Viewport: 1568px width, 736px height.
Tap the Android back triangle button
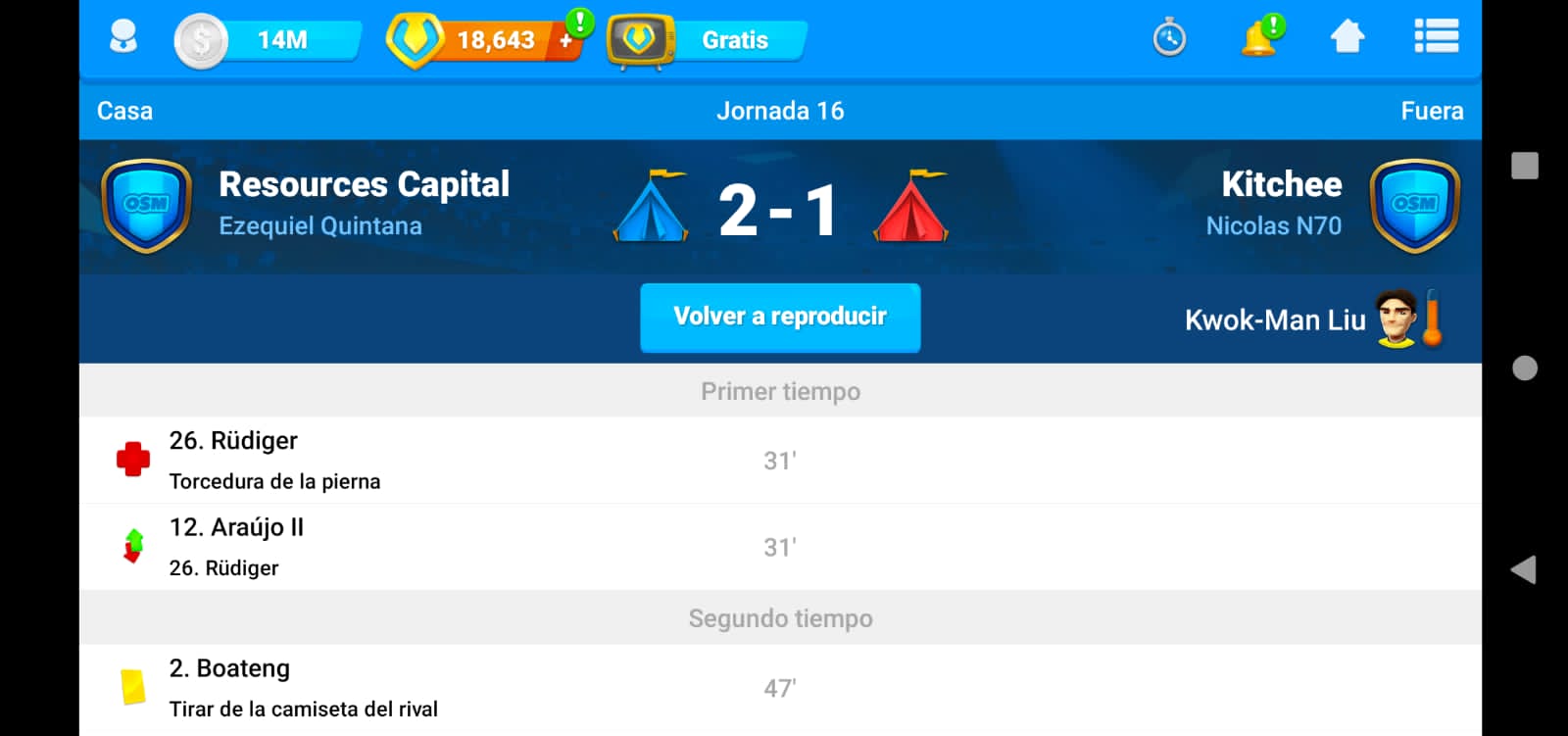coord(1524,570)
